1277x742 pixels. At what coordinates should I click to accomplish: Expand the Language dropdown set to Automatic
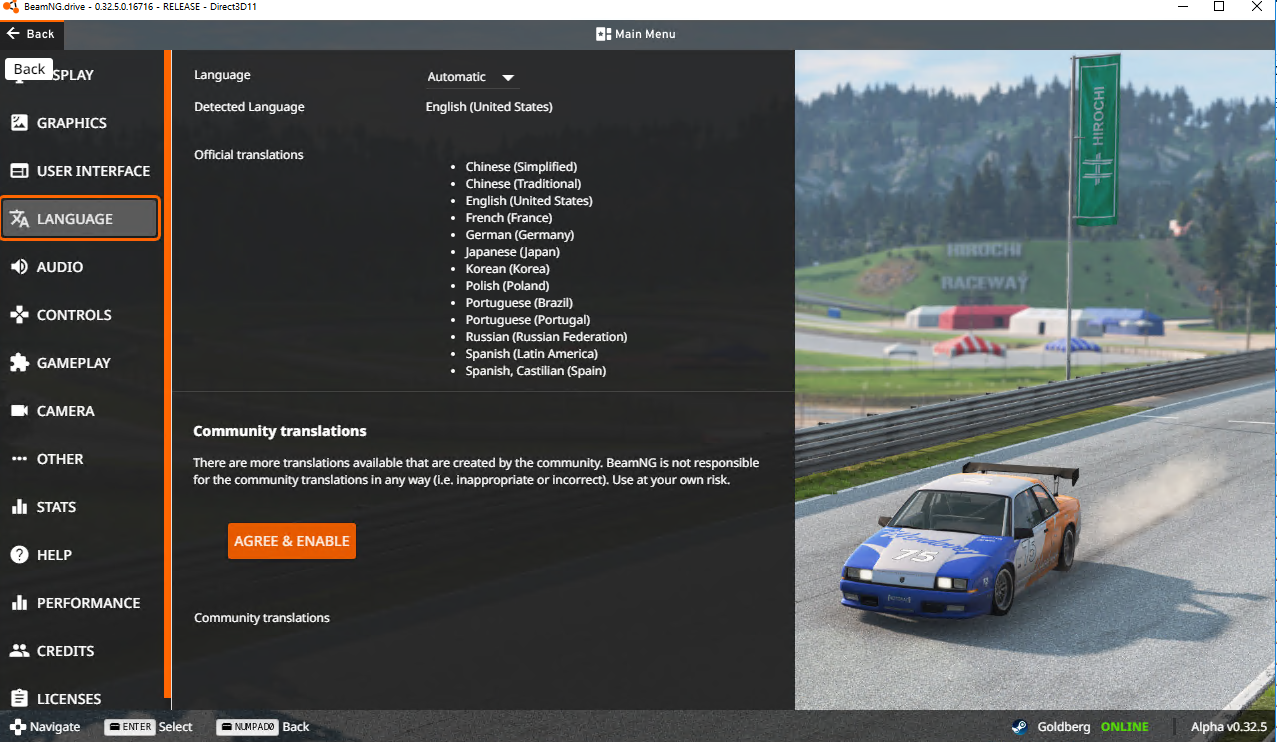pos(471,77)
